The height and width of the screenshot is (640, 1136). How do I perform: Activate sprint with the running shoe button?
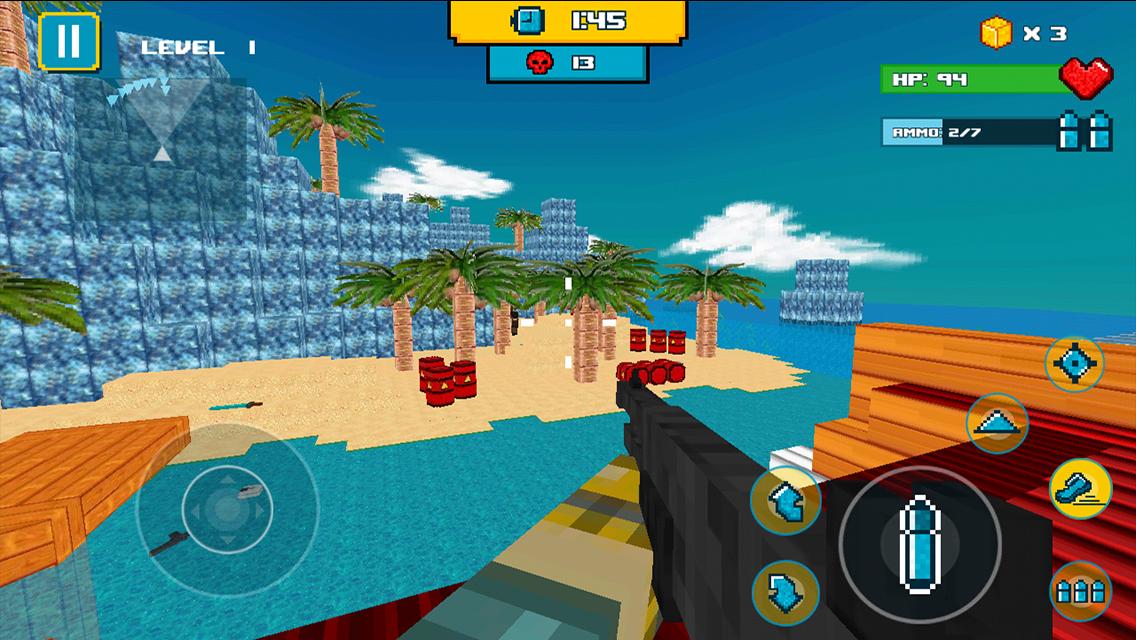[x=1080, y=489]
